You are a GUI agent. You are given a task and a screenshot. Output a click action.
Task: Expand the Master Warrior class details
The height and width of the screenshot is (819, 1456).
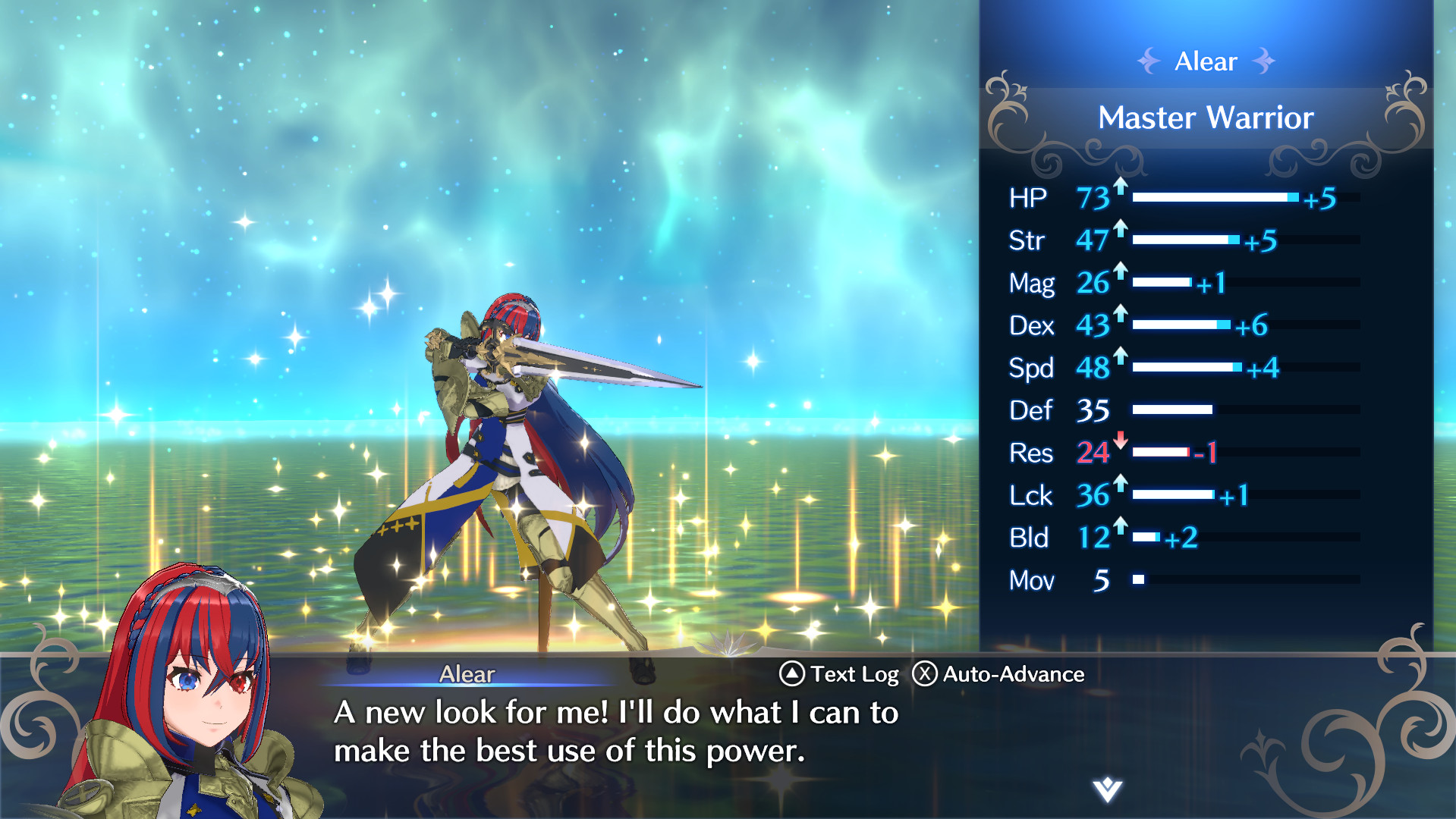pos(1206,118)
